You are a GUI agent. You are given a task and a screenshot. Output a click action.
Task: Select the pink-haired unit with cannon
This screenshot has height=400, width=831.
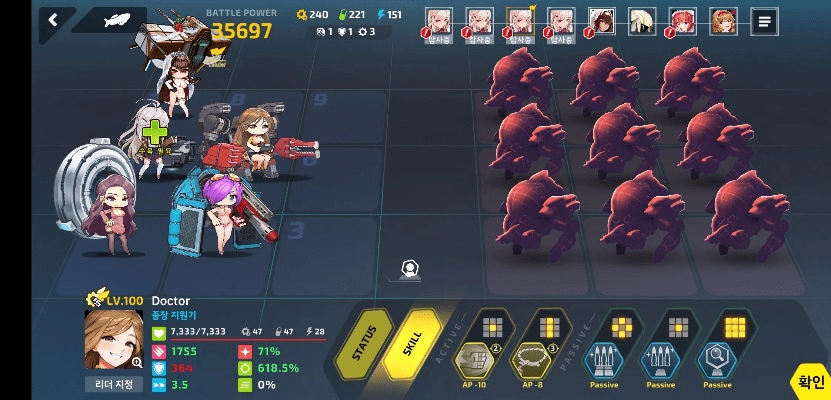pos(222,205)
